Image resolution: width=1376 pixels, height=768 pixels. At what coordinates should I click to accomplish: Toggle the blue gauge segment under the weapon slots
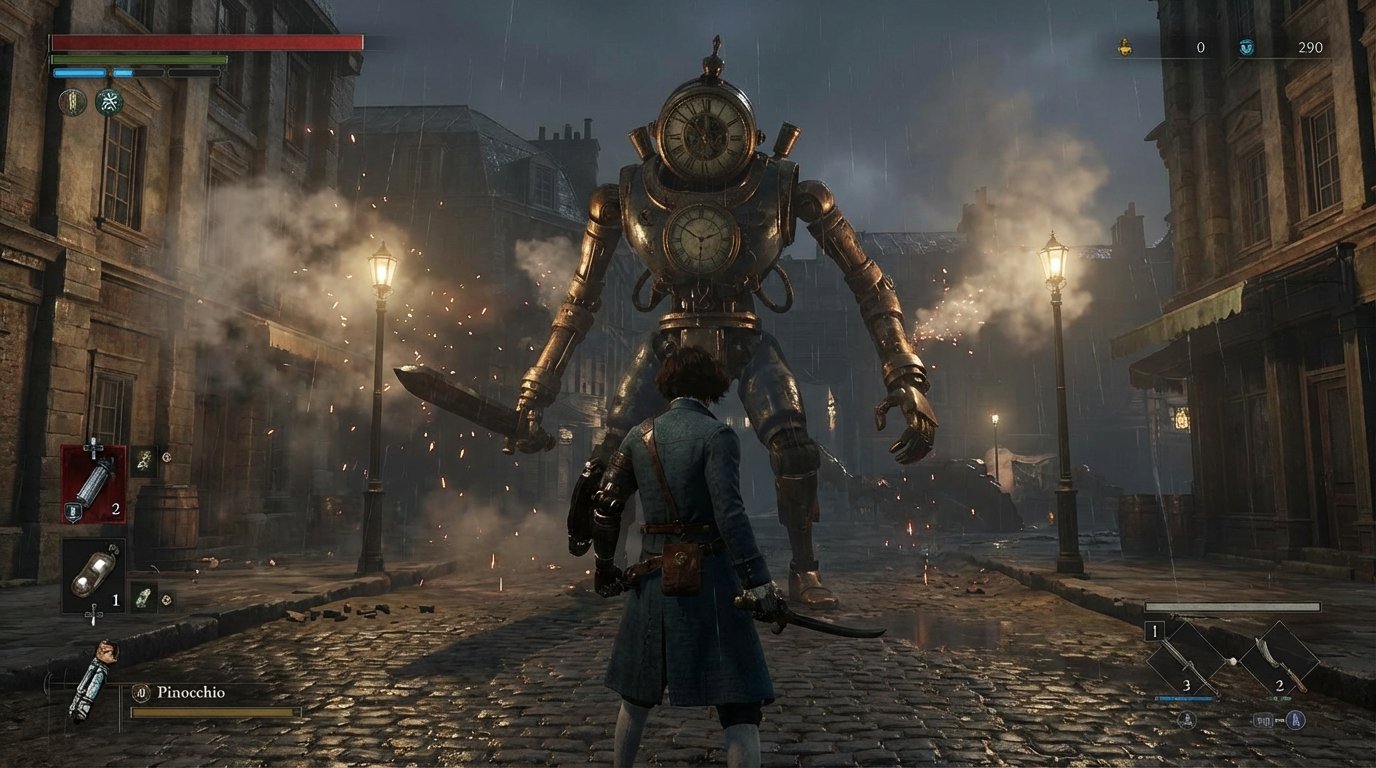coord(1183,698)
